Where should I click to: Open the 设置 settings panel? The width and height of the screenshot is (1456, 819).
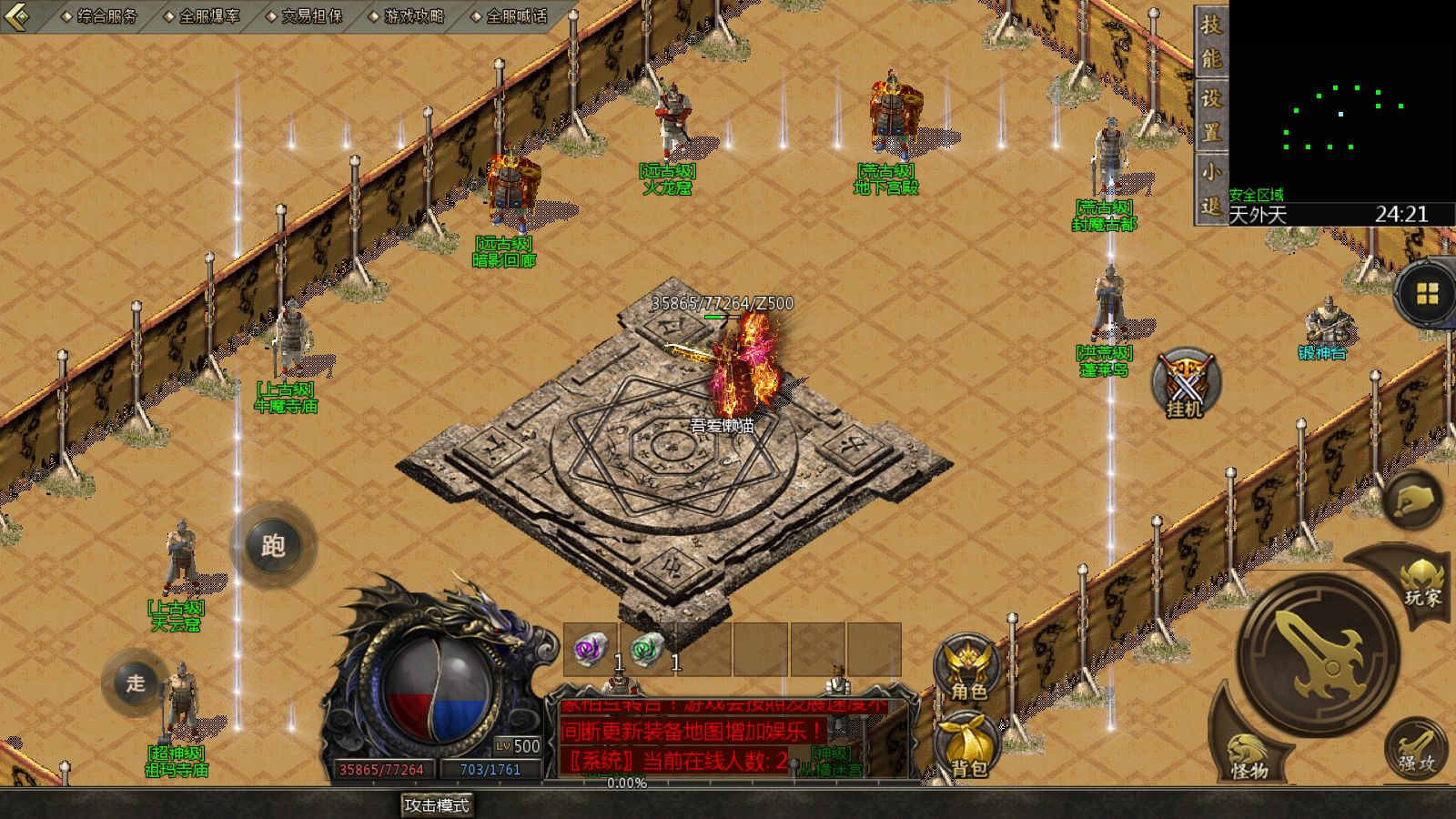coord(1210,116)
